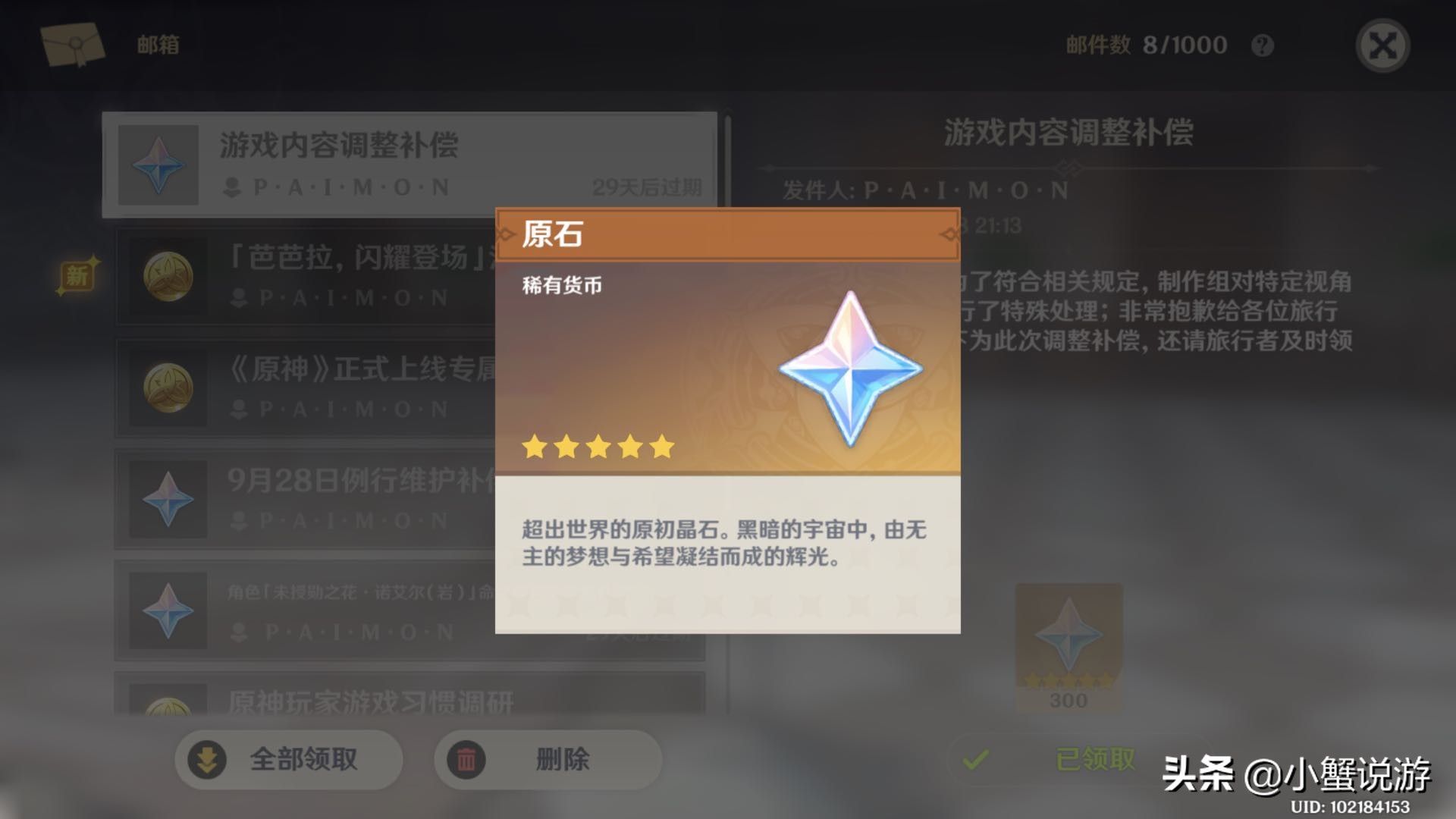
Task: Click the Primogem icon on 诺艾尔 character mail
Action: pos(168,610)
